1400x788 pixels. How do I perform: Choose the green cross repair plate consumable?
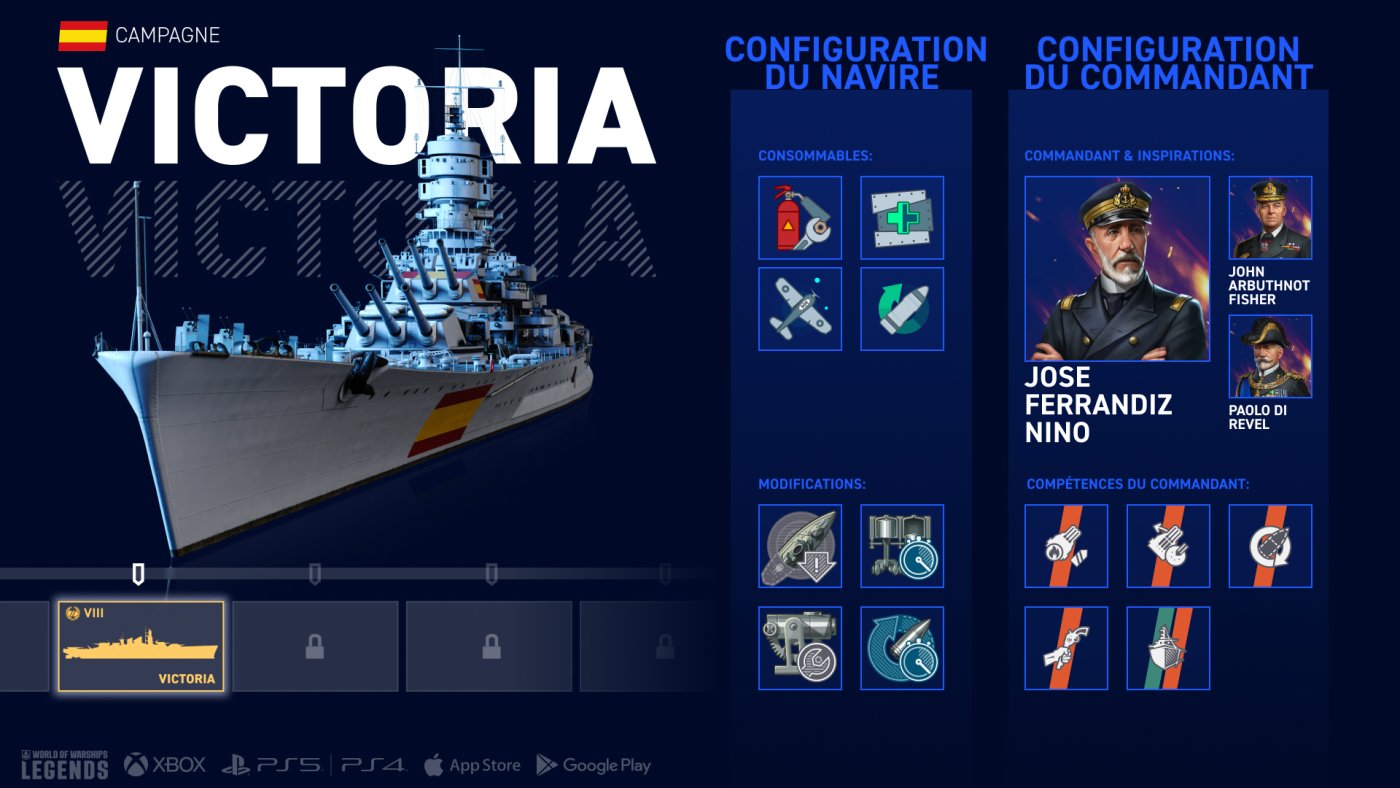coord(902,218)
